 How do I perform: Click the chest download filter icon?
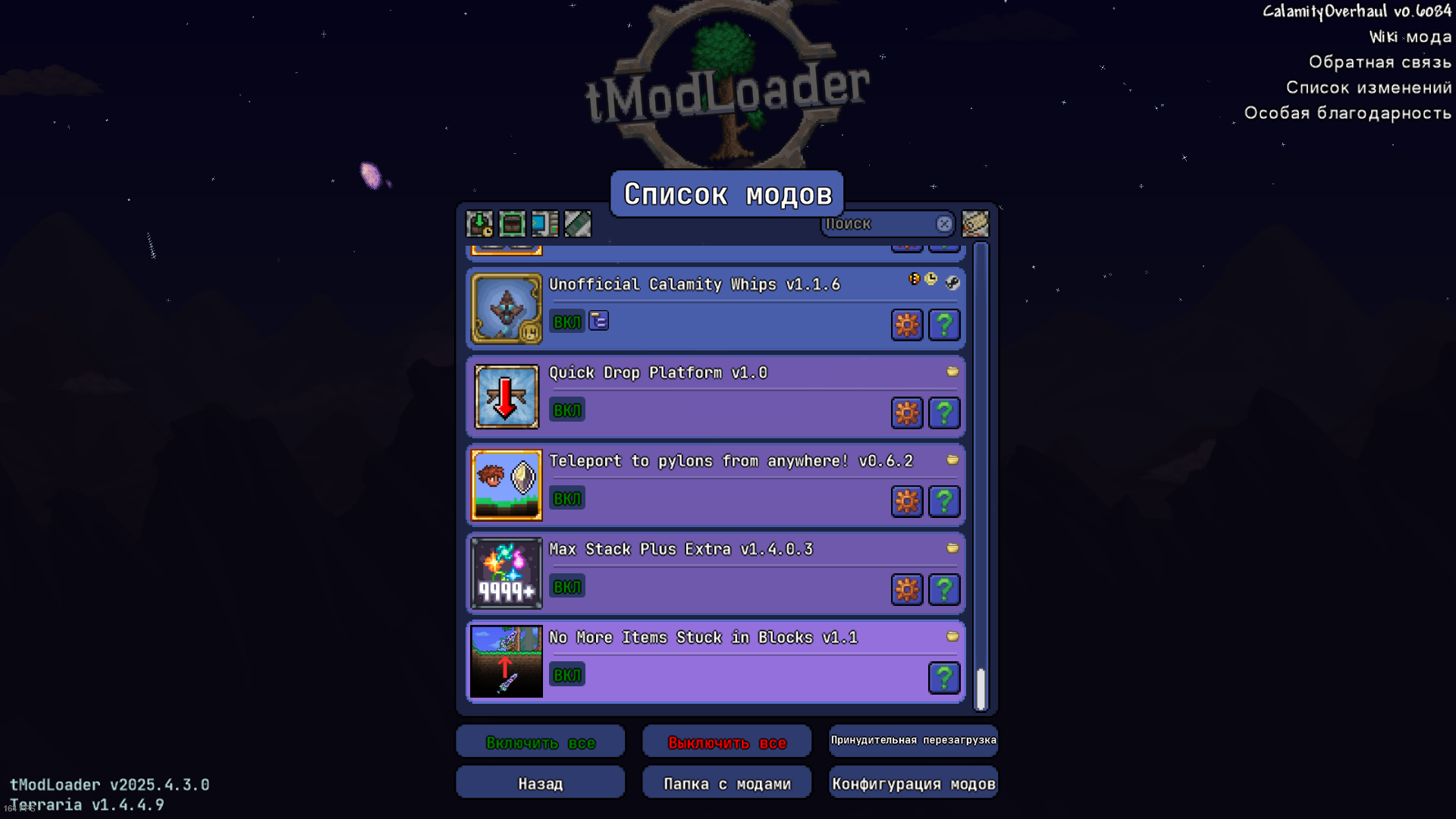point(479,224)
